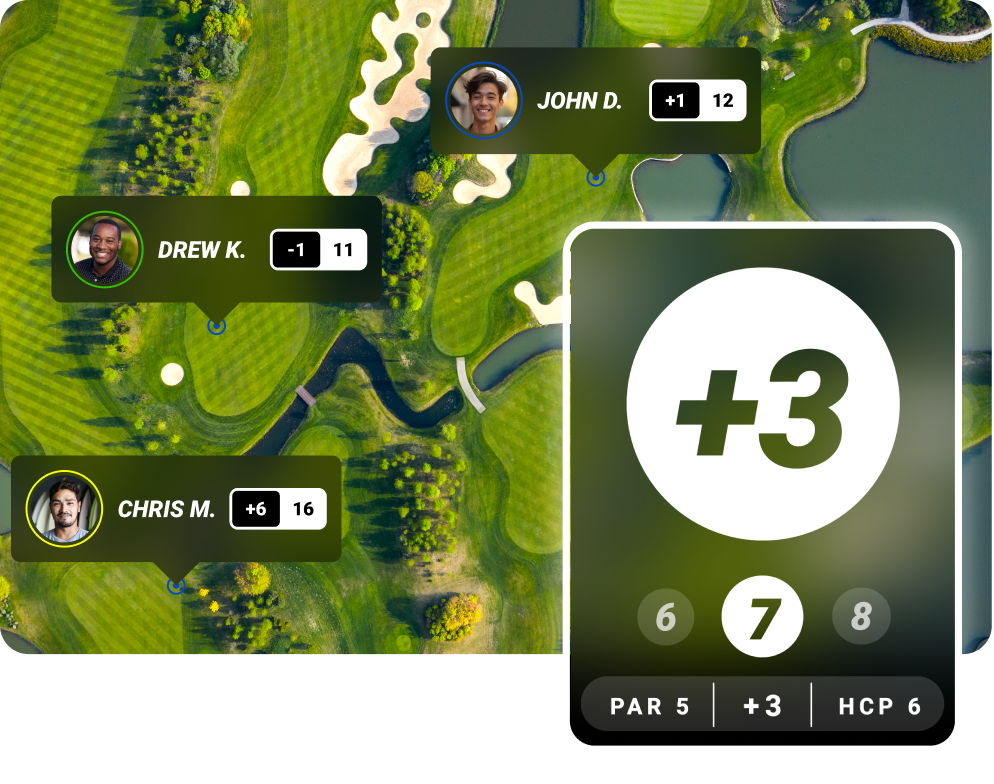Click the large +3 score circle

pos(762,402)
